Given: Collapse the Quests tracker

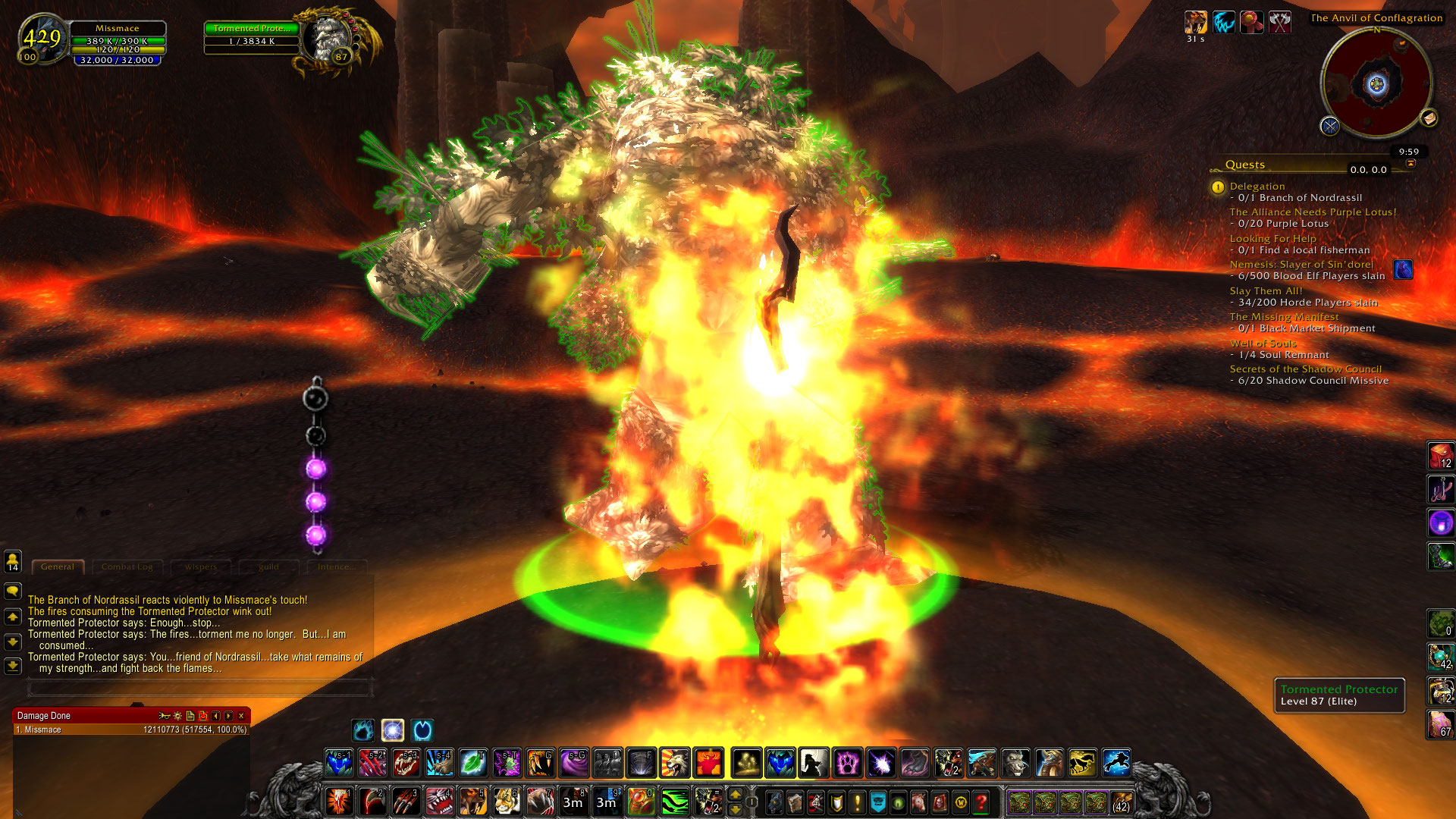Looking at the screenshot, I should tap(1410, 164).
